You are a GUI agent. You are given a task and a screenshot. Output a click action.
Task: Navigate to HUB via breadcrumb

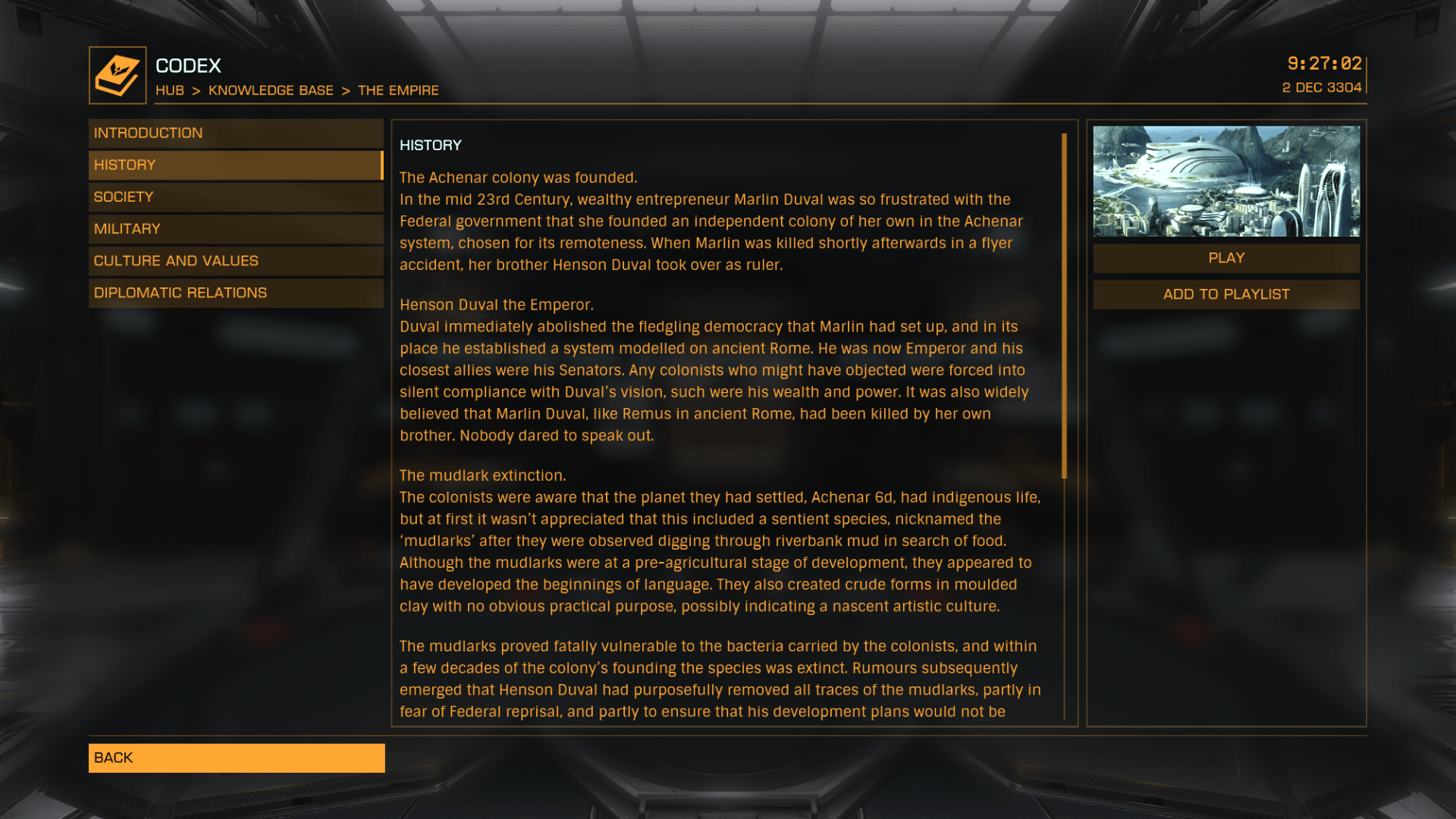coord(170,90)
